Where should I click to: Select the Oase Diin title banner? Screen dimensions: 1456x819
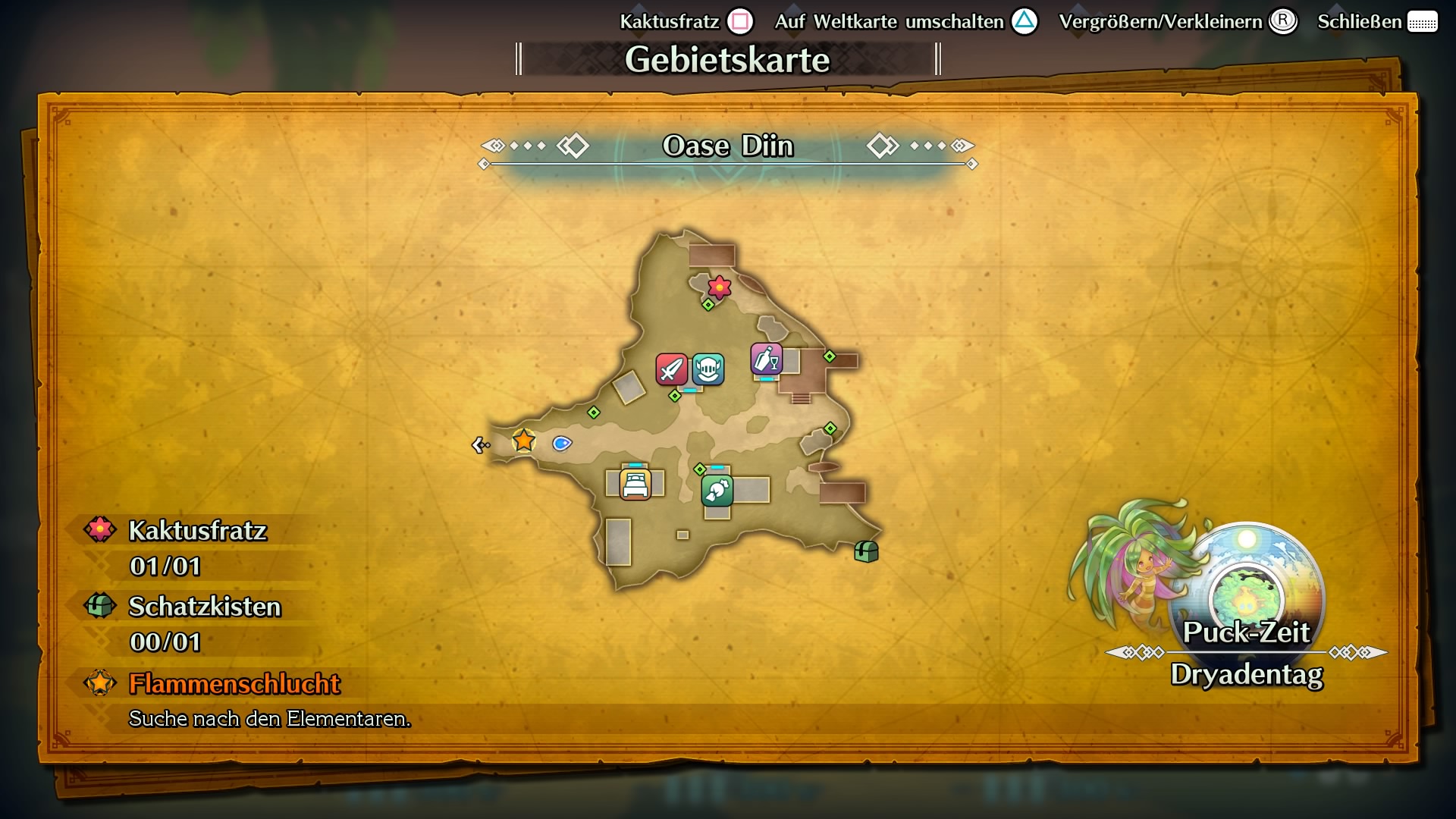click(727, 146)
